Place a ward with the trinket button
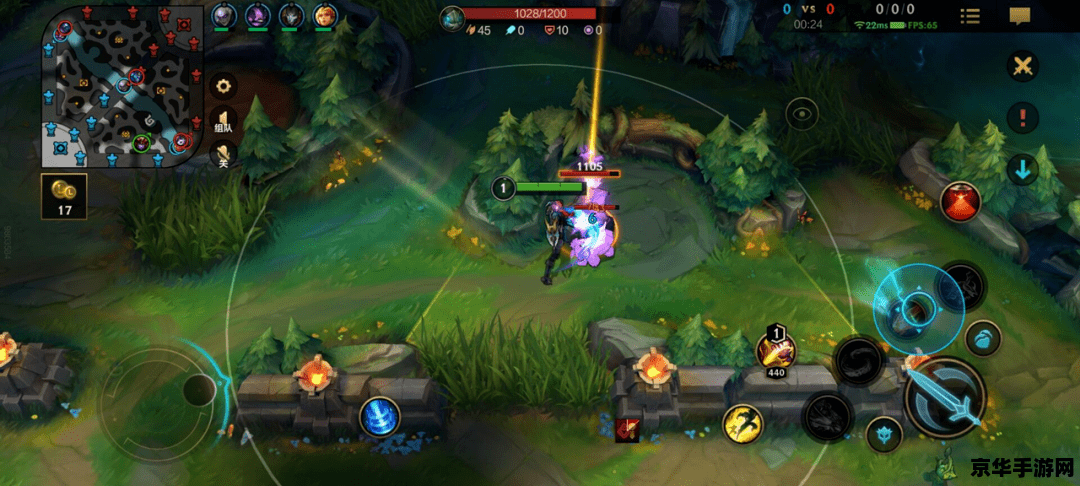 point(883,434)
